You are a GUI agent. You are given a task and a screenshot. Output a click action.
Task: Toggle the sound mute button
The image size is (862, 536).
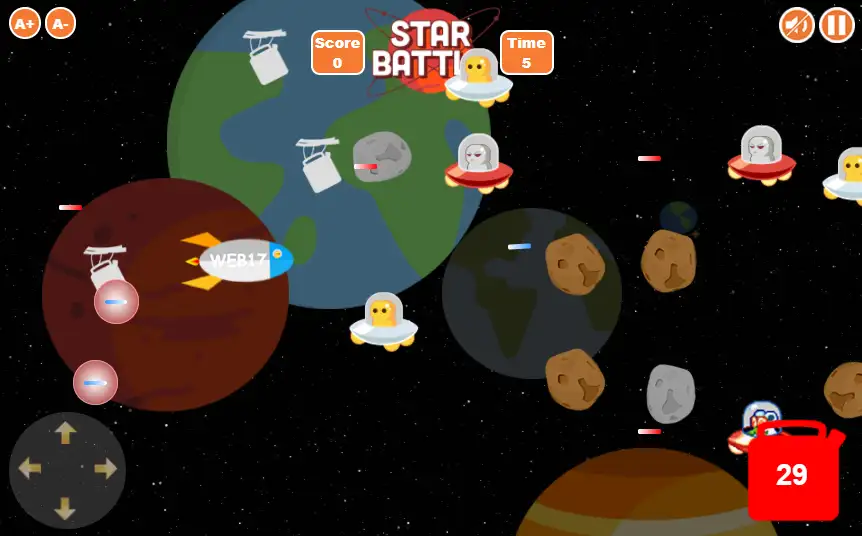click(x=797, y=24)
